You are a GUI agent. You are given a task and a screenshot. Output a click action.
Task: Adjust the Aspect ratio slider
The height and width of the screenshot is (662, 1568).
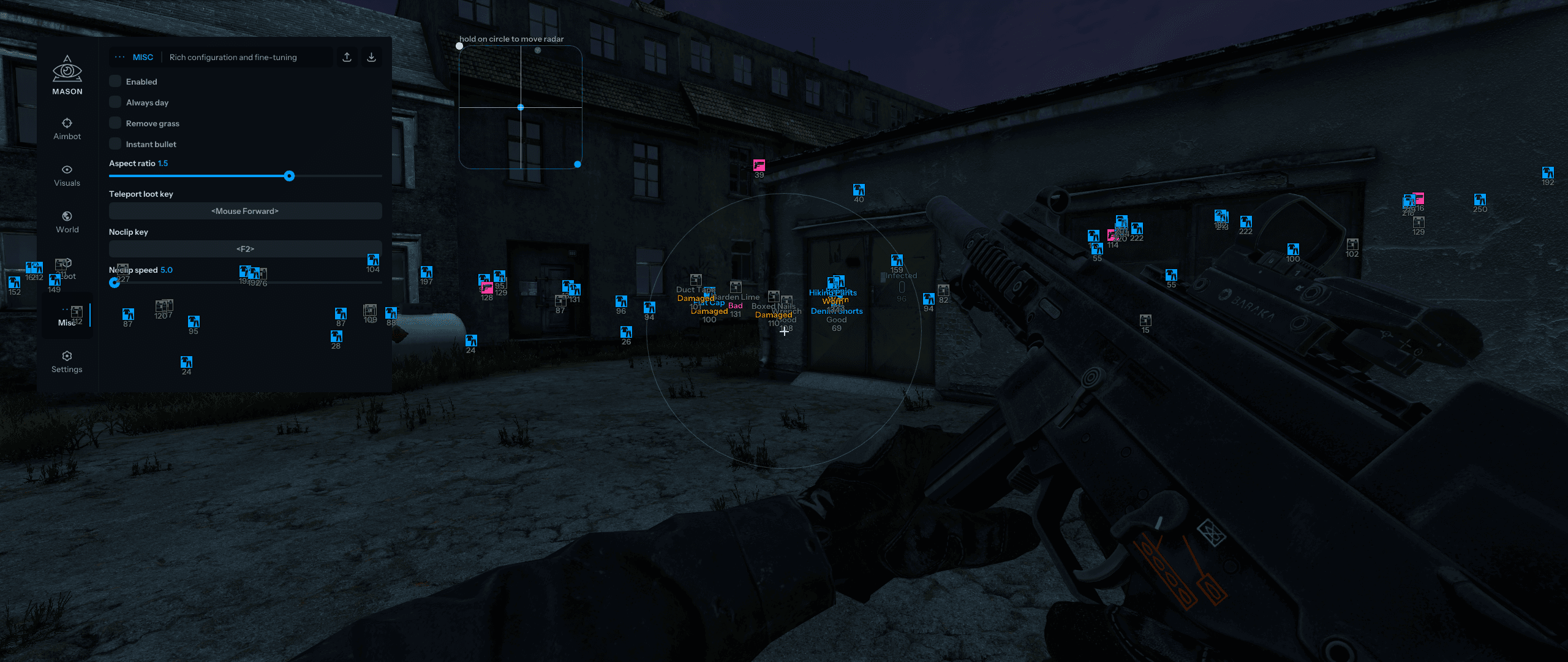(x=289, y=176)
